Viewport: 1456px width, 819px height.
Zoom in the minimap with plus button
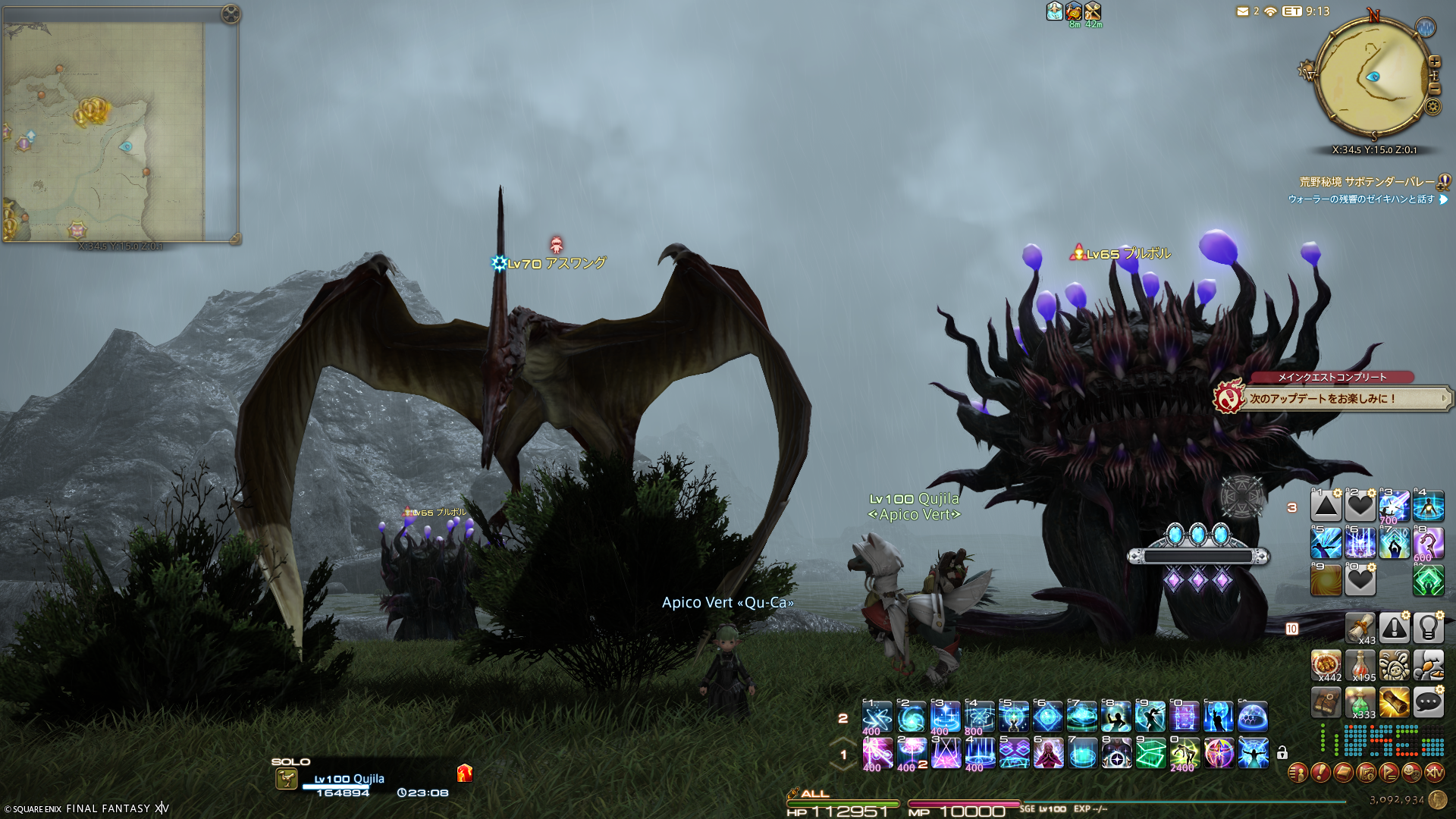click(1434, 61)
